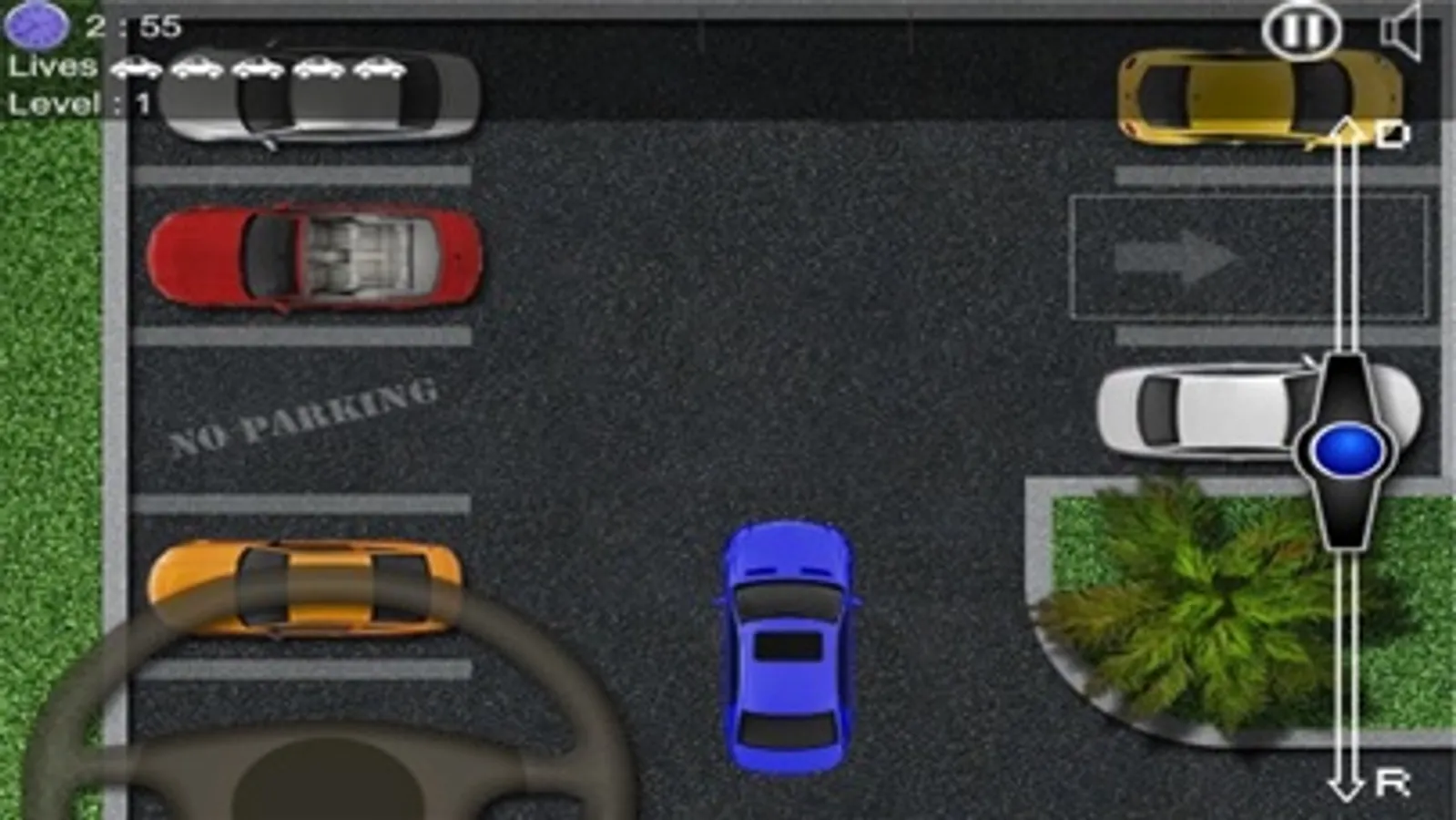Click the middle life car icon

257,68
